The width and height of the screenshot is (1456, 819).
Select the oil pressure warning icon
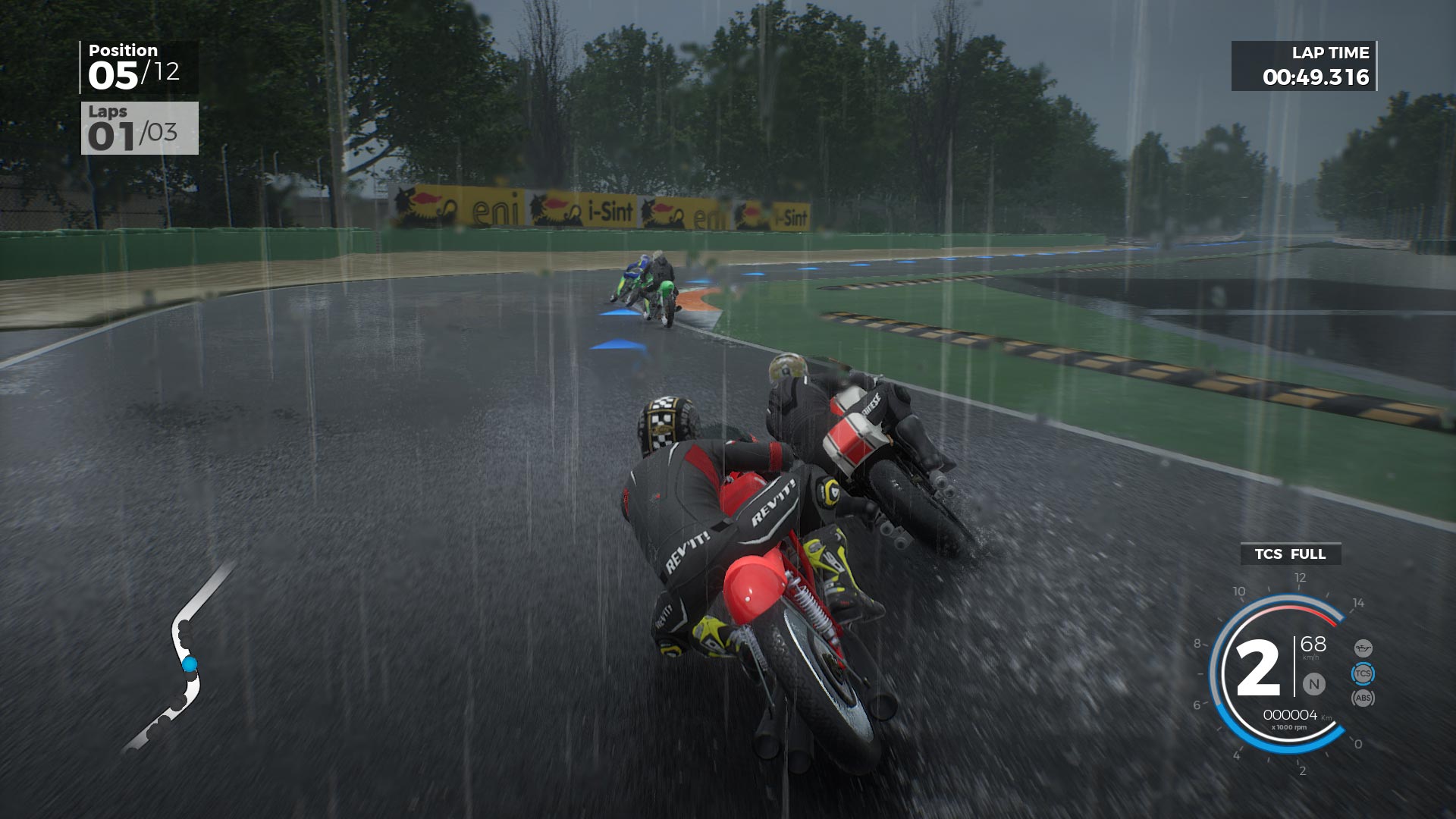tap(1363, 648)
